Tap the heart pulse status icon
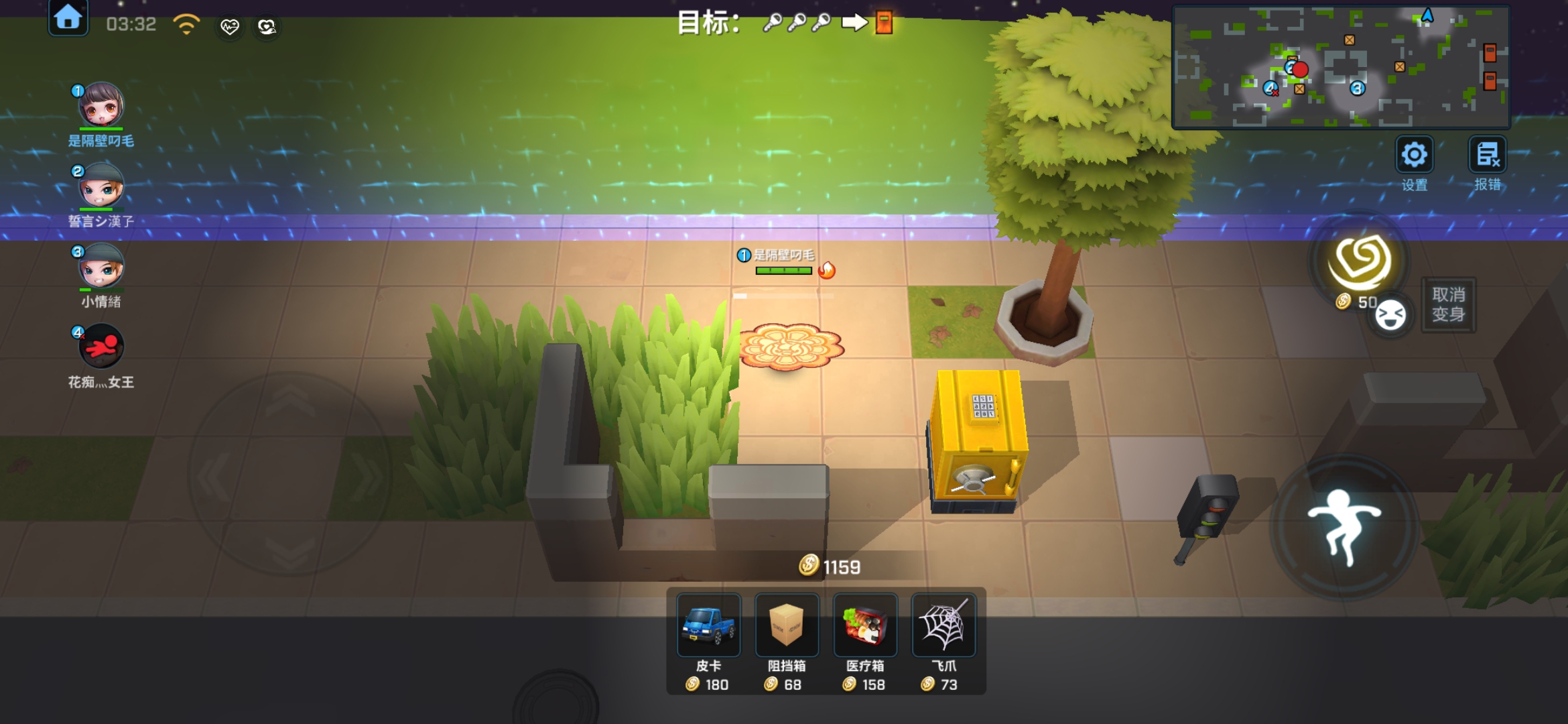1568x724 pixels. click(229, 27)
